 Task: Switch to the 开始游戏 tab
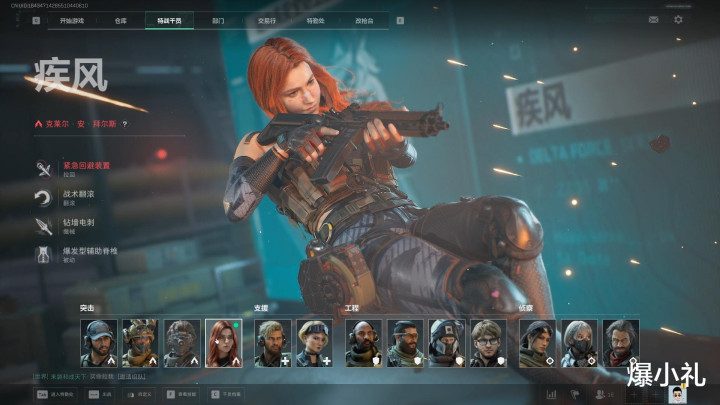(x=73, y=19)
